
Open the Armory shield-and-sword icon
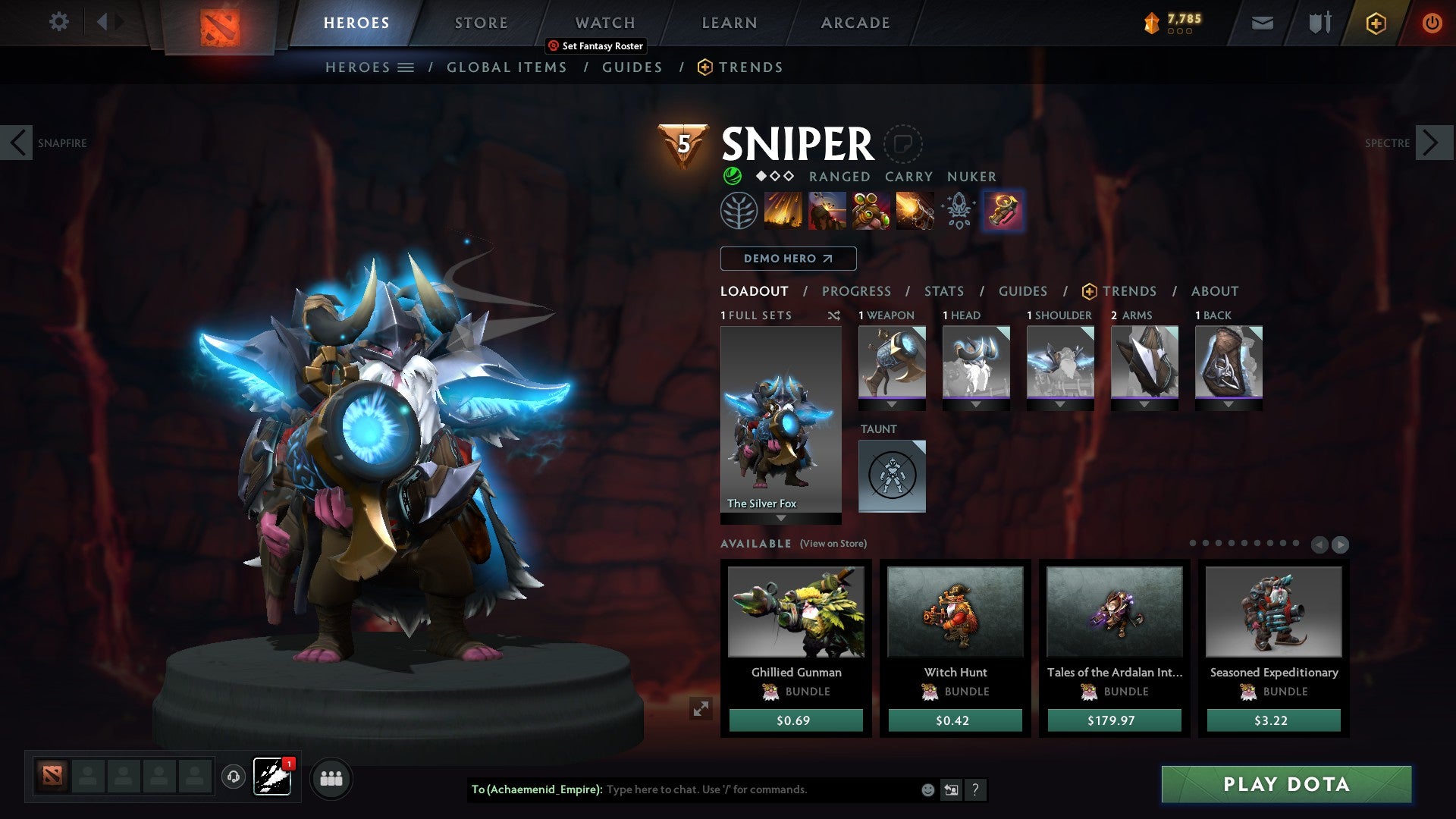click(x=1319, y=23)
